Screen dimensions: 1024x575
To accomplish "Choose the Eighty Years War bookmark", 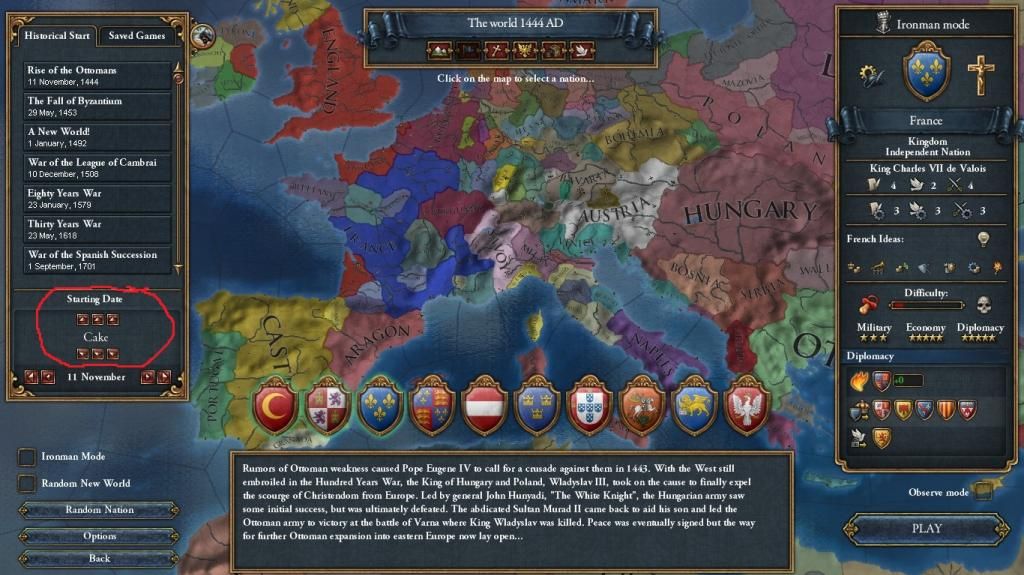I will click(x=98, y=198).
